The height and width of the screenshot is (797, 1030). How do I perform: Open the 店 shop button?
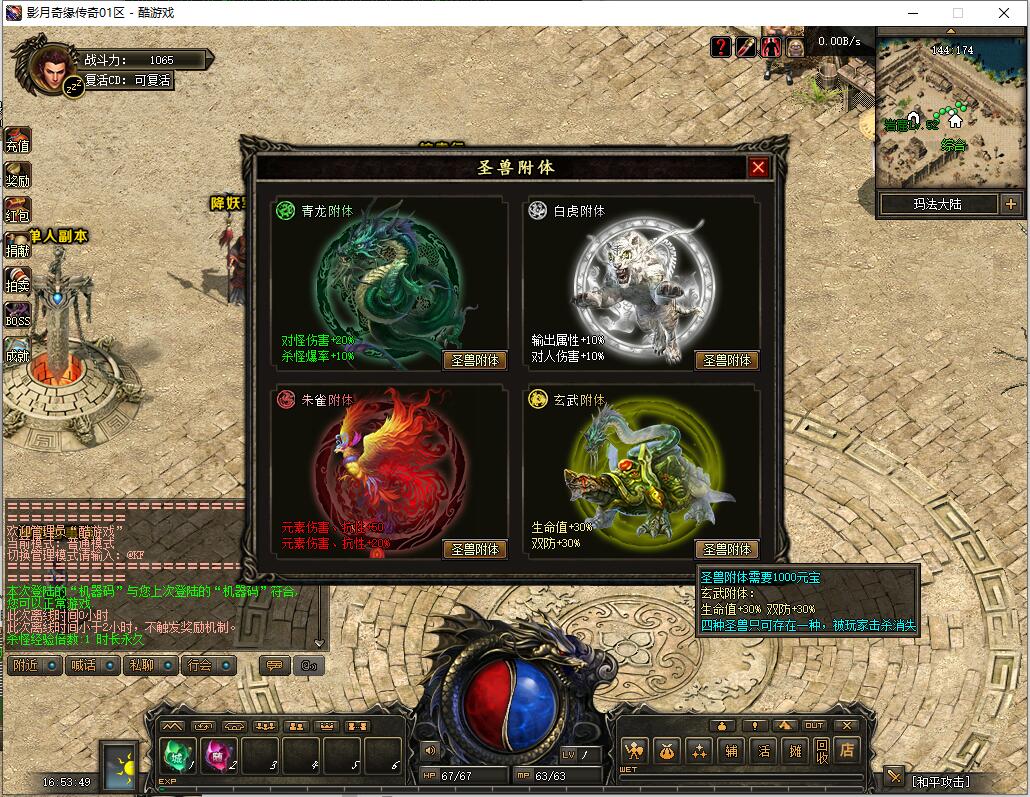coord(847,749)
